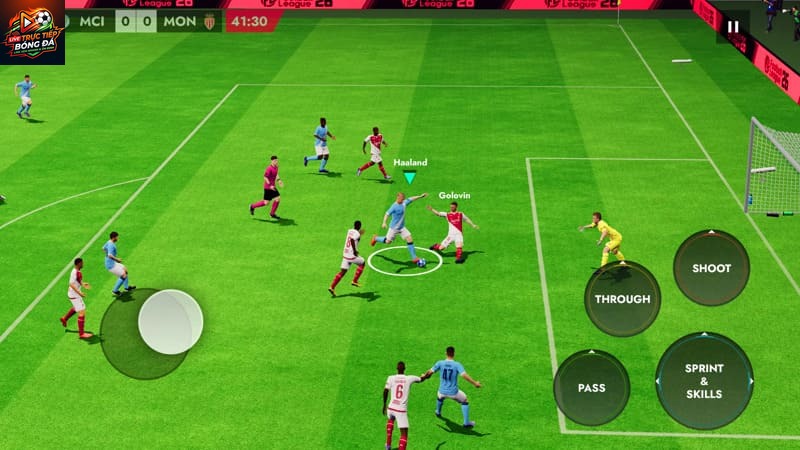Tap the SHOOT button

(x=711, y=268)
